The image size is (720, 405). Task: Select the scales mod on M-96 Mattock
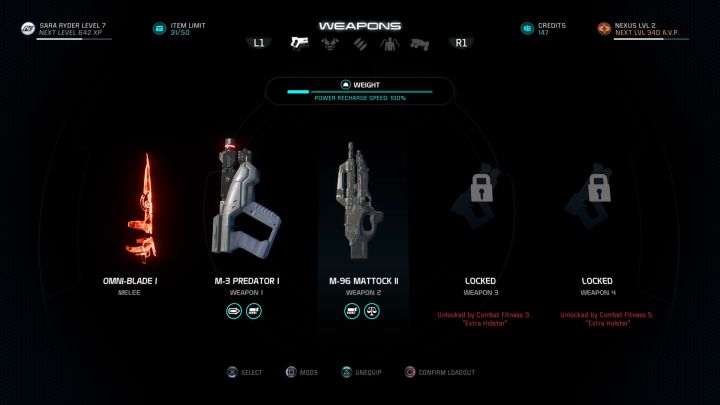coord(372,312)
